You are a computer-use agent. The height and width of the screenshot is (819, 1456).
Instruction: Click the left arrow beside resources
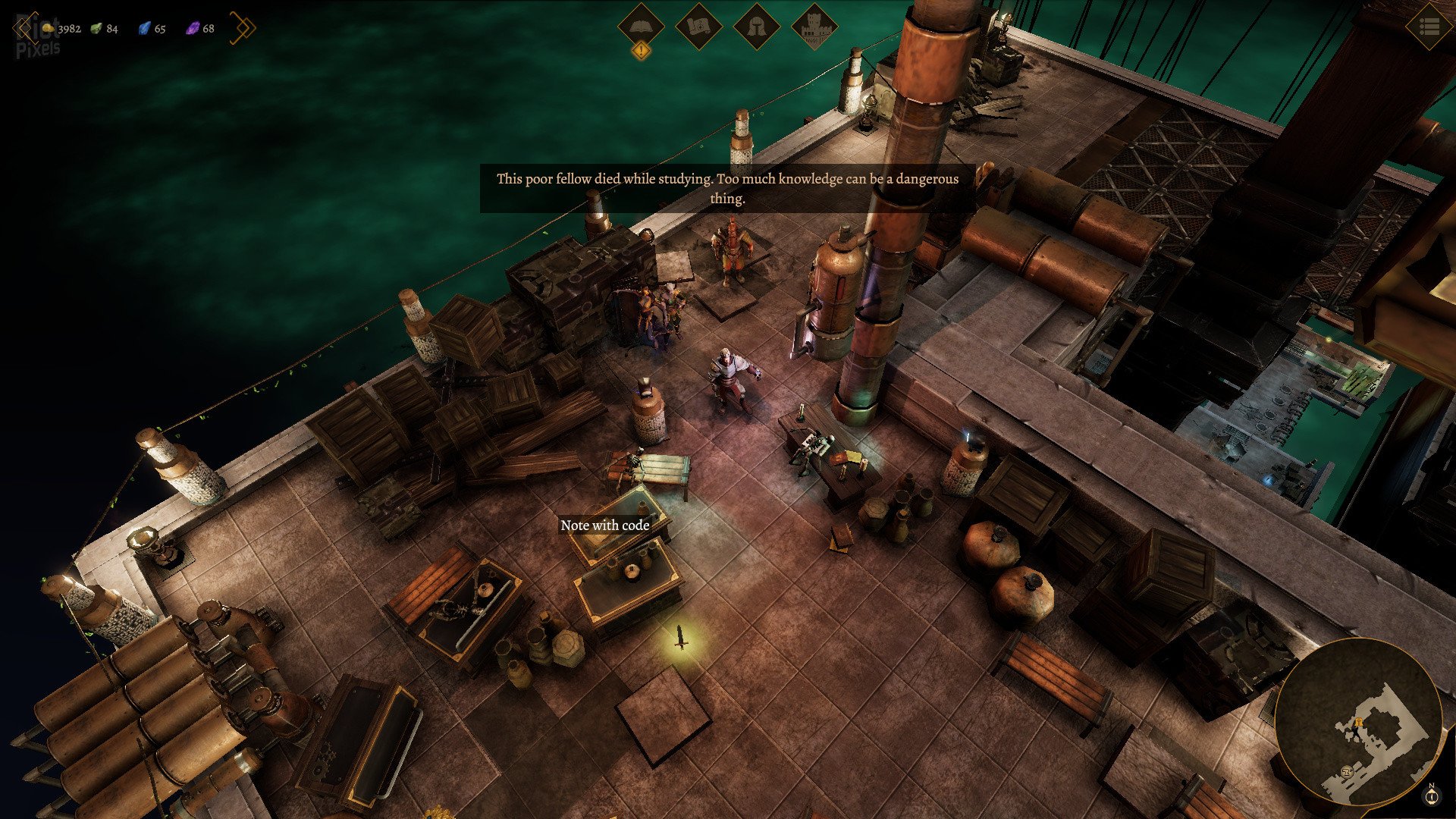[x=24, y=28]
